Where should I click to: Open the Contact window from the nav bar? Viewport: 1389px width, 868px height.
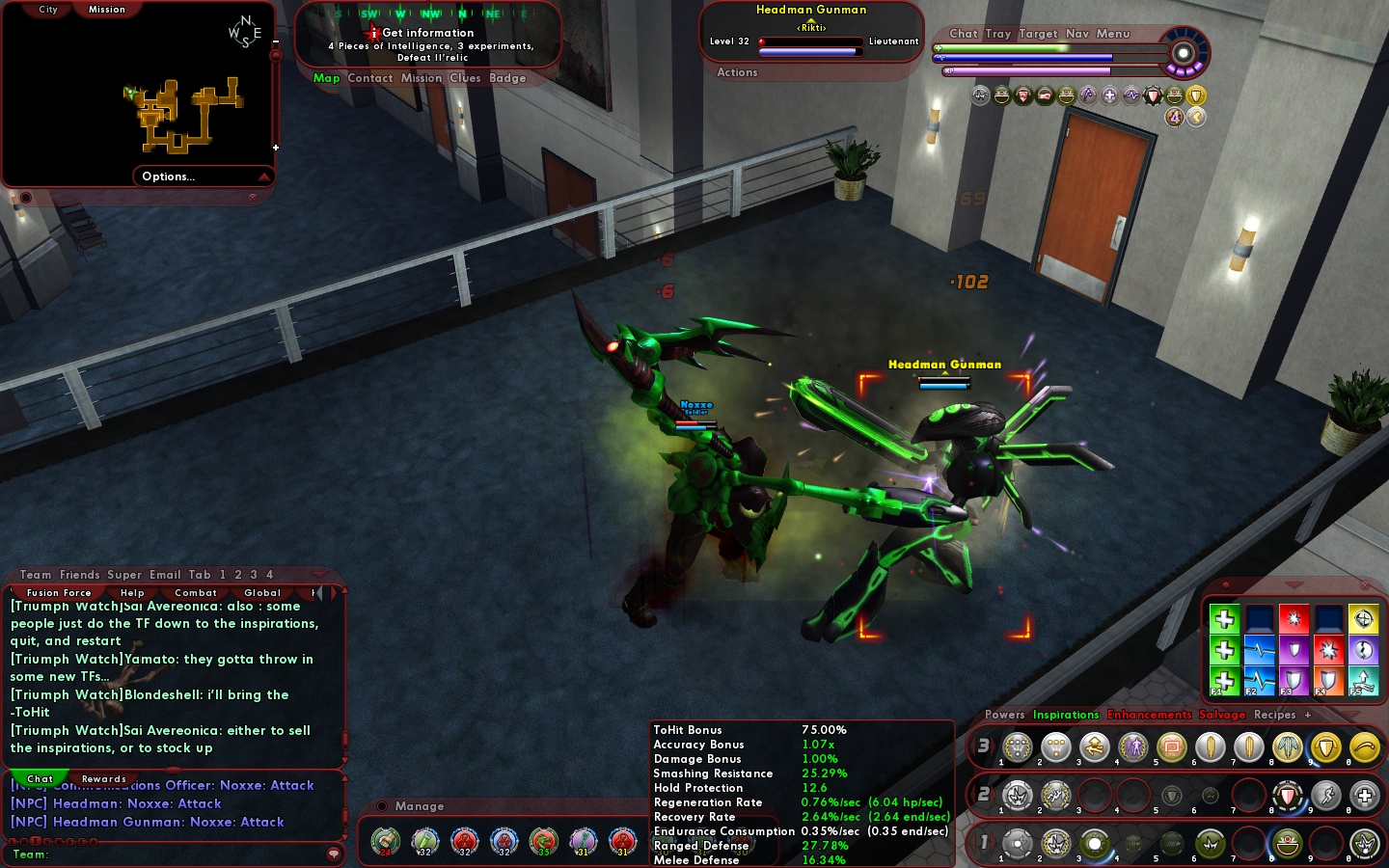[370, 78]
